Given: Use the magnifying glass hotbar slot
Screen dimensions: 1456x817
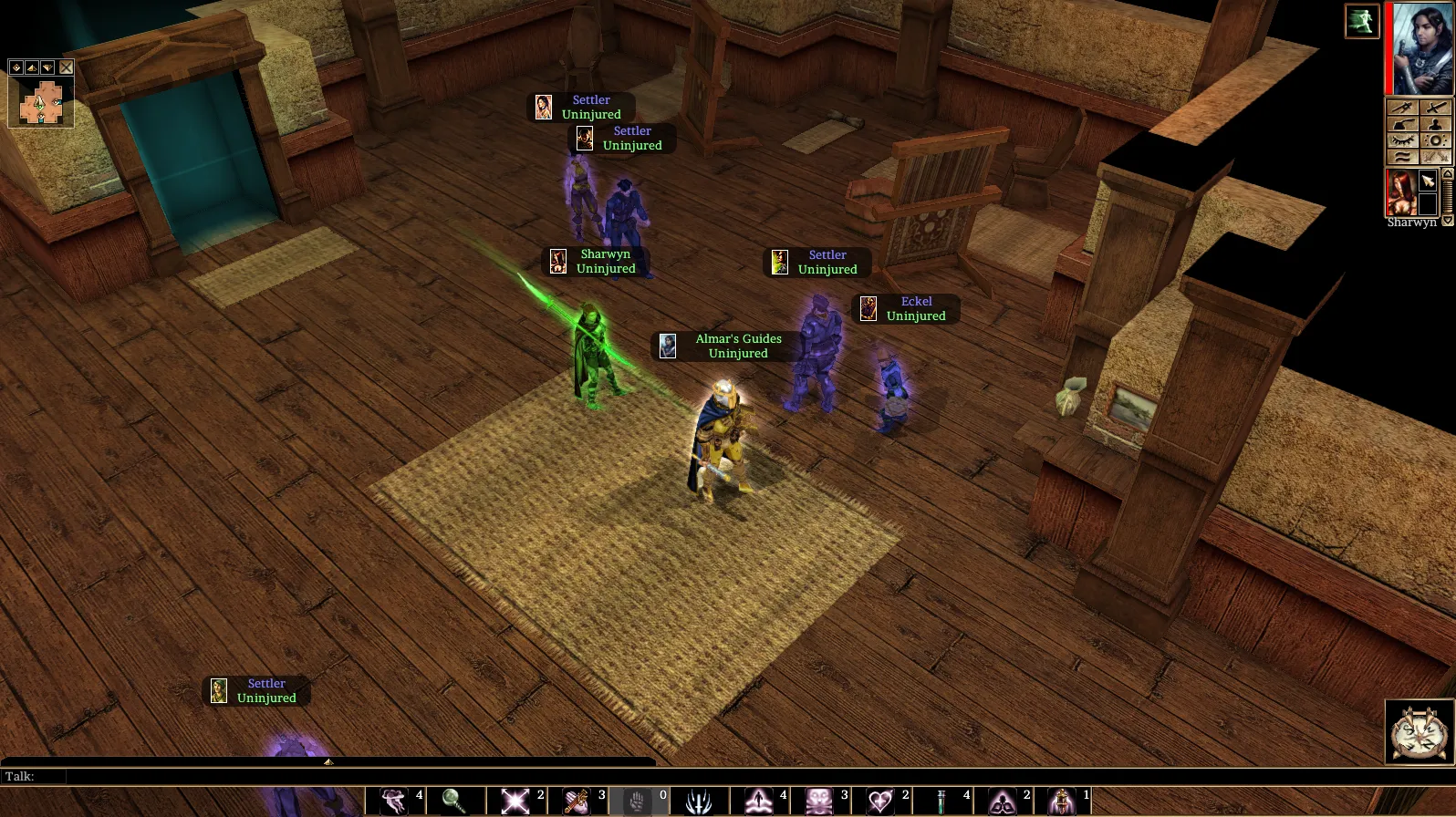Looking at the screenshot, I should pyautogui.click(x=454, y=801).
